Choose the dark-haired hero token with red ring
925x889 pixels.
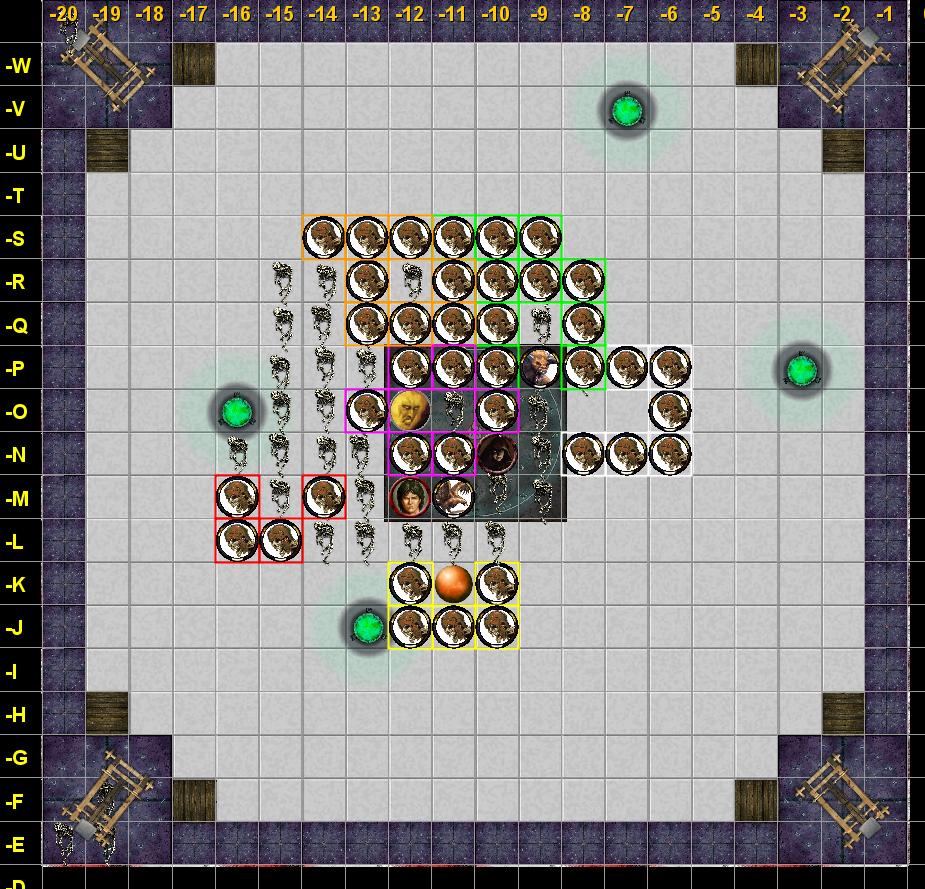pyautogui.click(x=409, y=497)
